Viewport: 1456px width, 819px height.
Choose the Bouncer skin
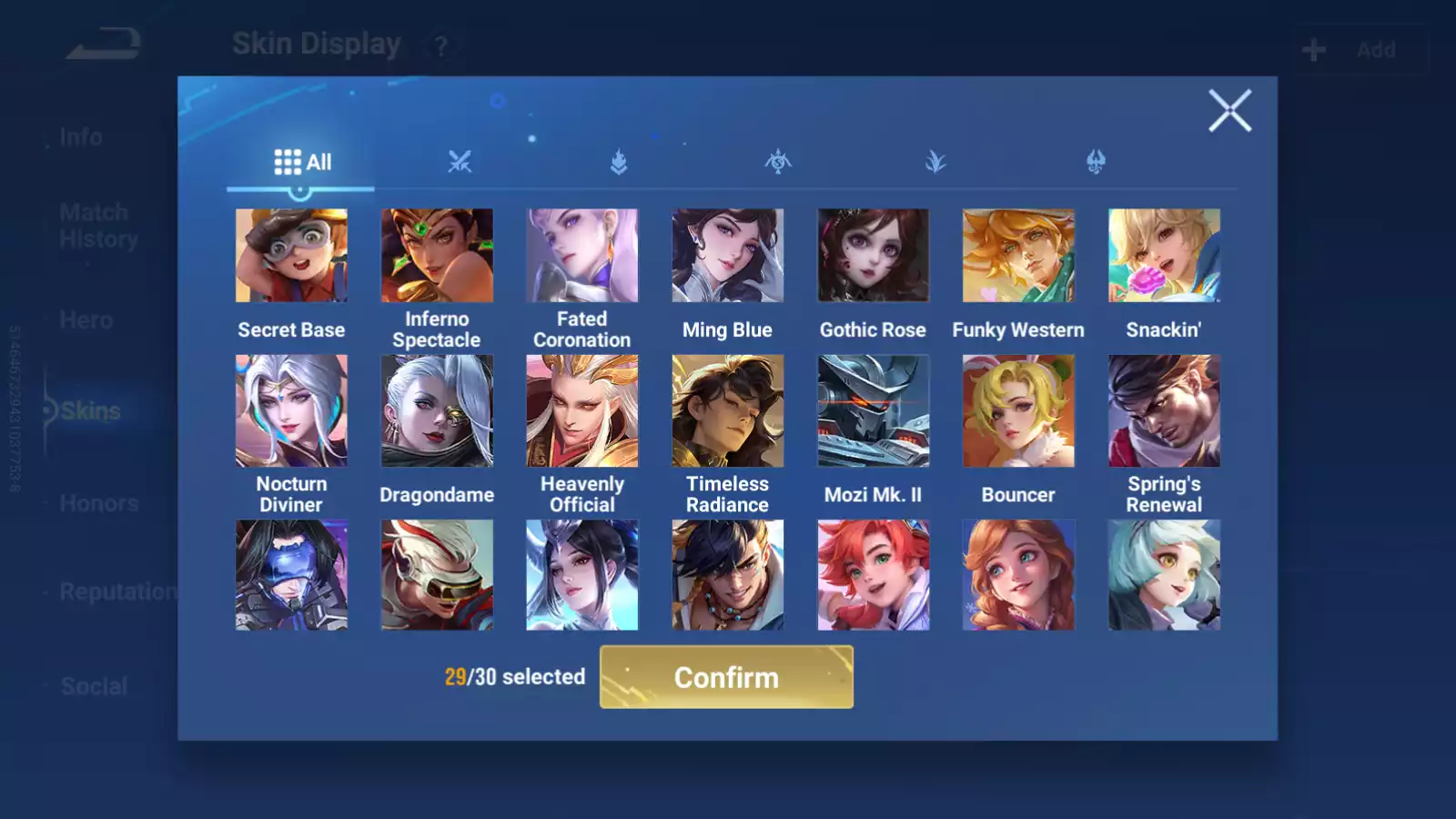coord(1018,410)
